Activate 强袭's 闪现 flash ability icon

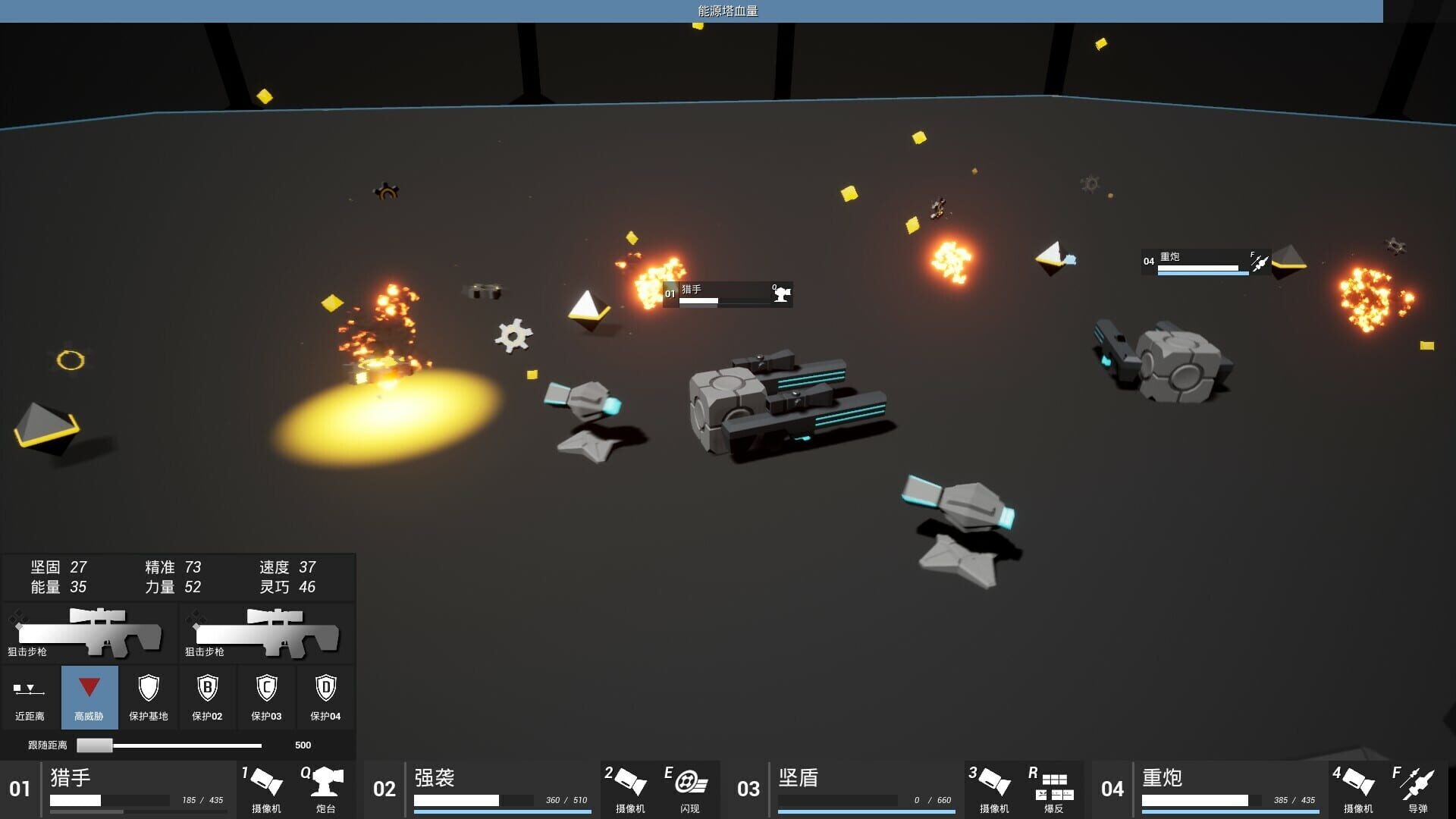(689, 785)
